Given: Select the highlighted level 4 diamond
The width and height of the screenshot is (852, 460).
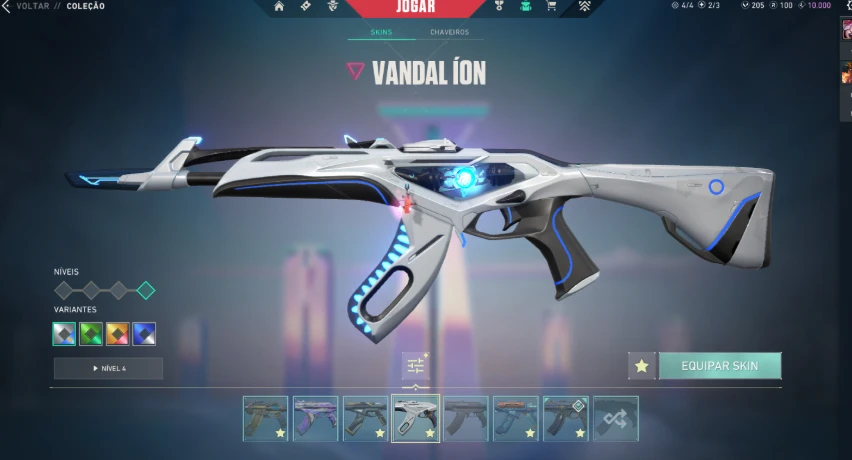Looking at the screenshot, I should tap(145, 291).
